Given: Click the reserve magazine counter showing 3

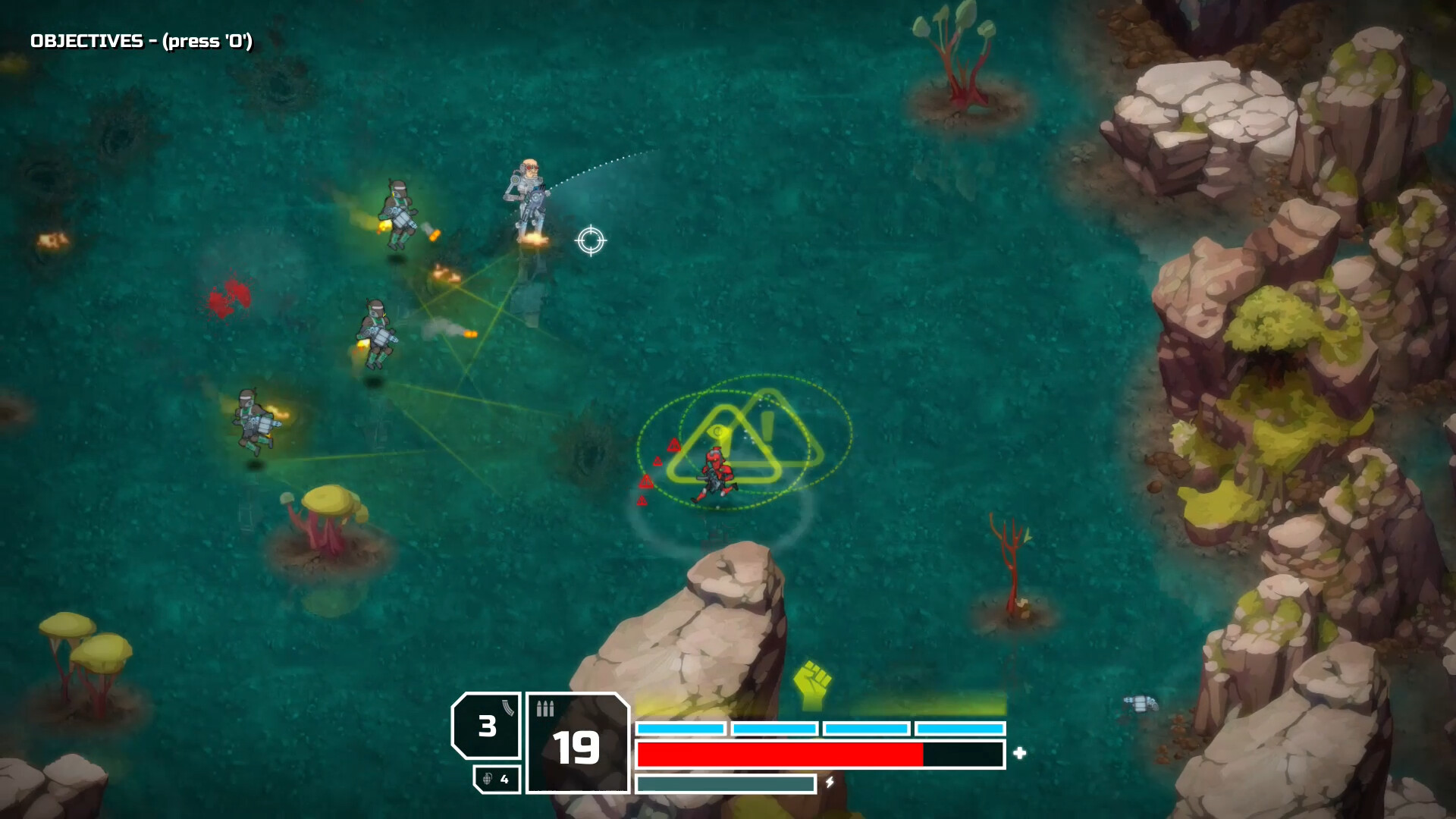Looking at the screenshot, I should coord(488,726).
